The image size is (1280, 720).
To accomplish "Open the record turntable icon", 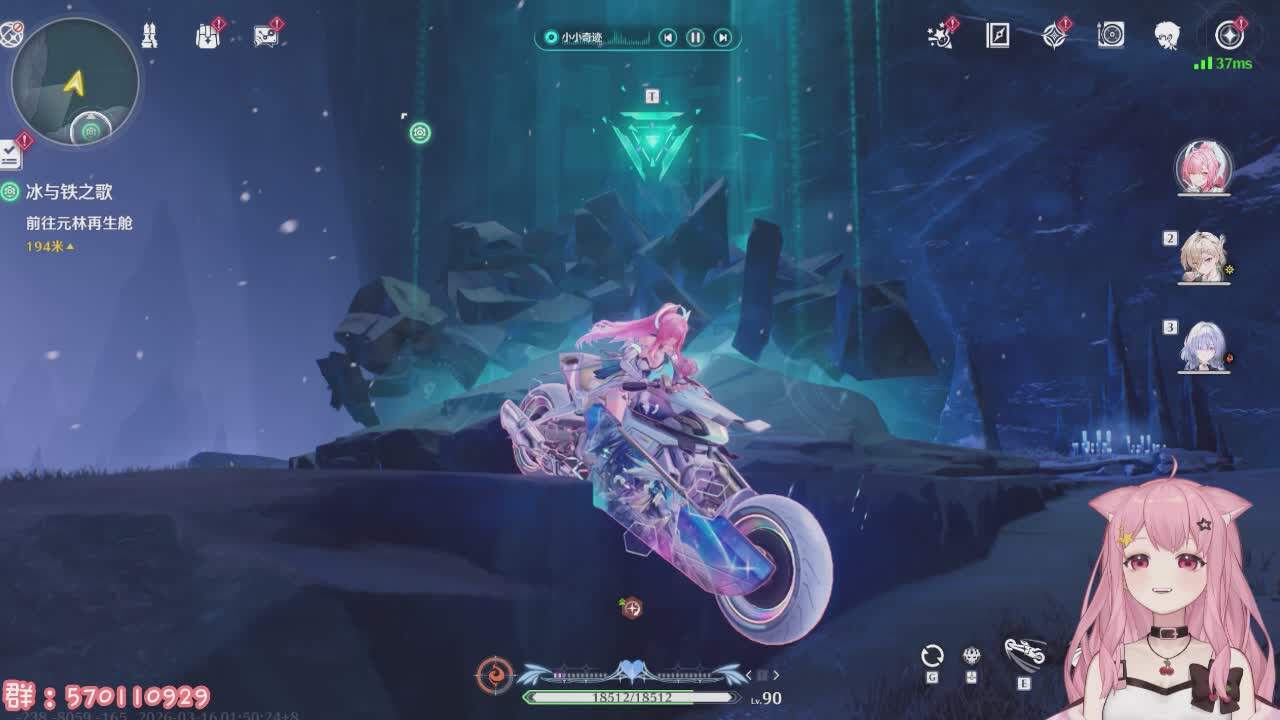I will tap(1111, 36).
